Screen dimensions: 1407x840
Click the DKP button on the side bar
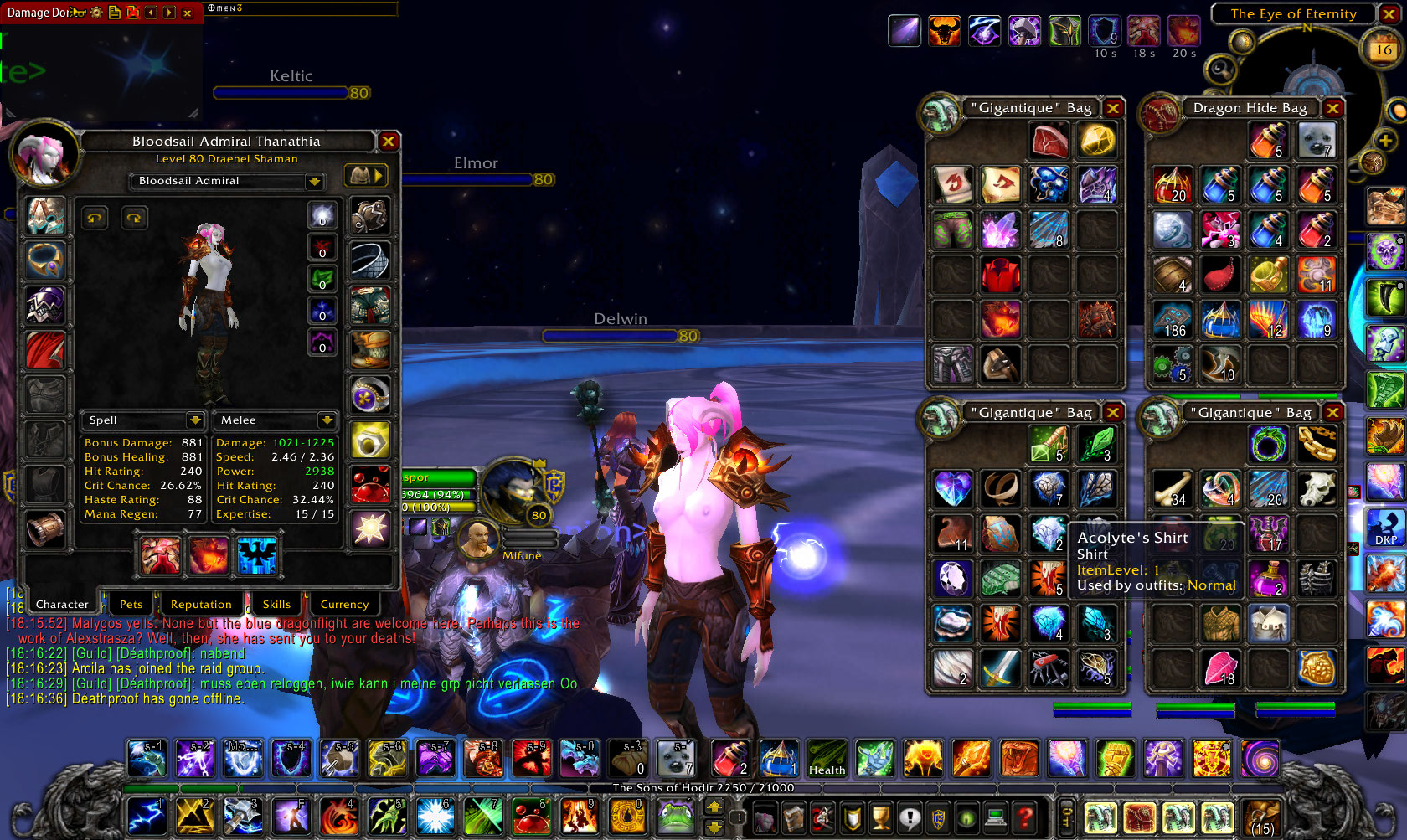tap(1385, 528)
